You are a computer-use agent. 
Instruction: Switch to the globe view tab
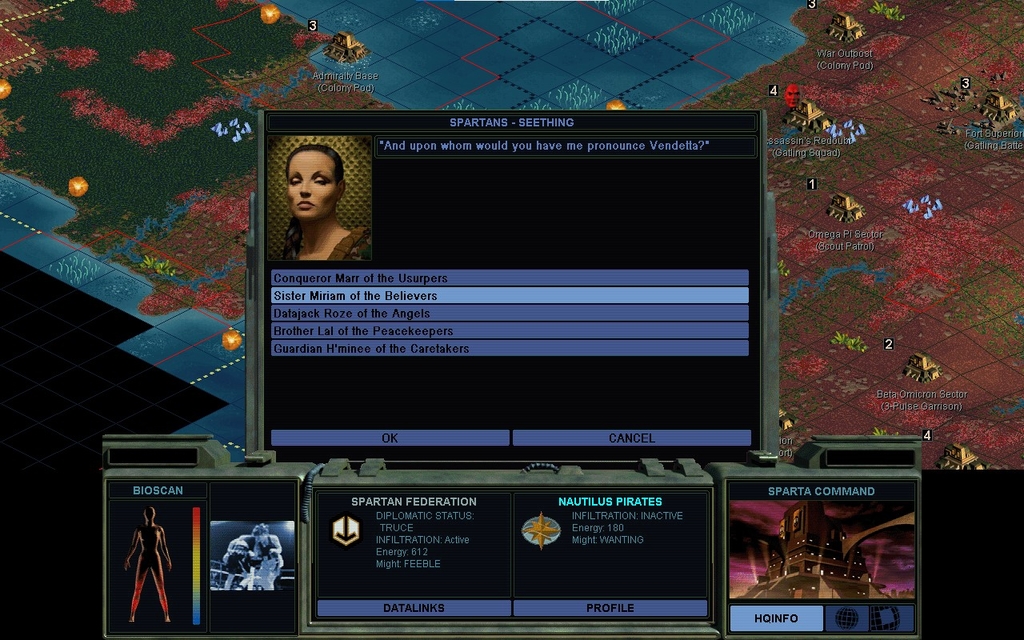coord(846,619)
